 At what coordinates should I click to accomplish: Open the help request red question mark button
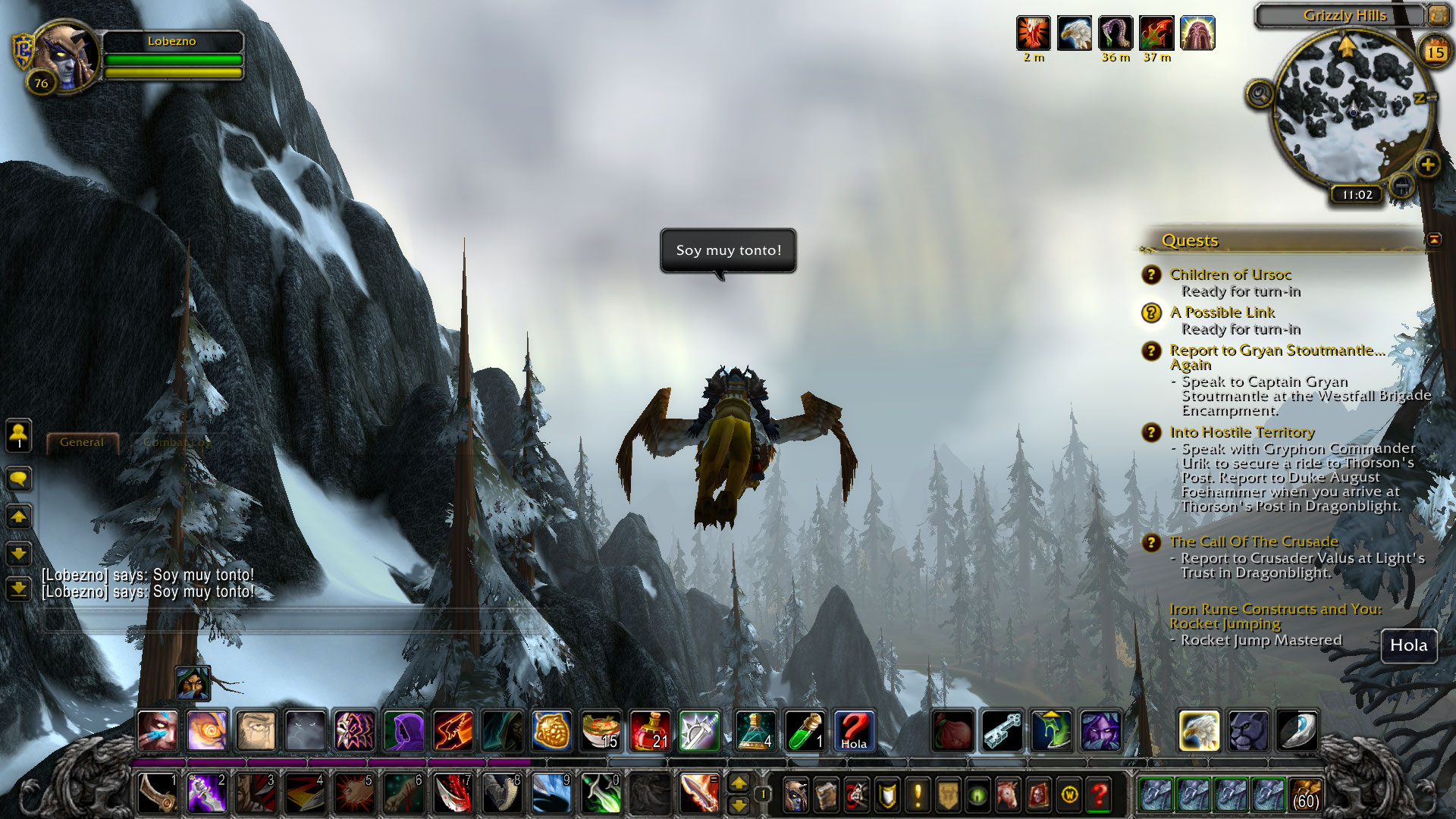point(1099,795)
